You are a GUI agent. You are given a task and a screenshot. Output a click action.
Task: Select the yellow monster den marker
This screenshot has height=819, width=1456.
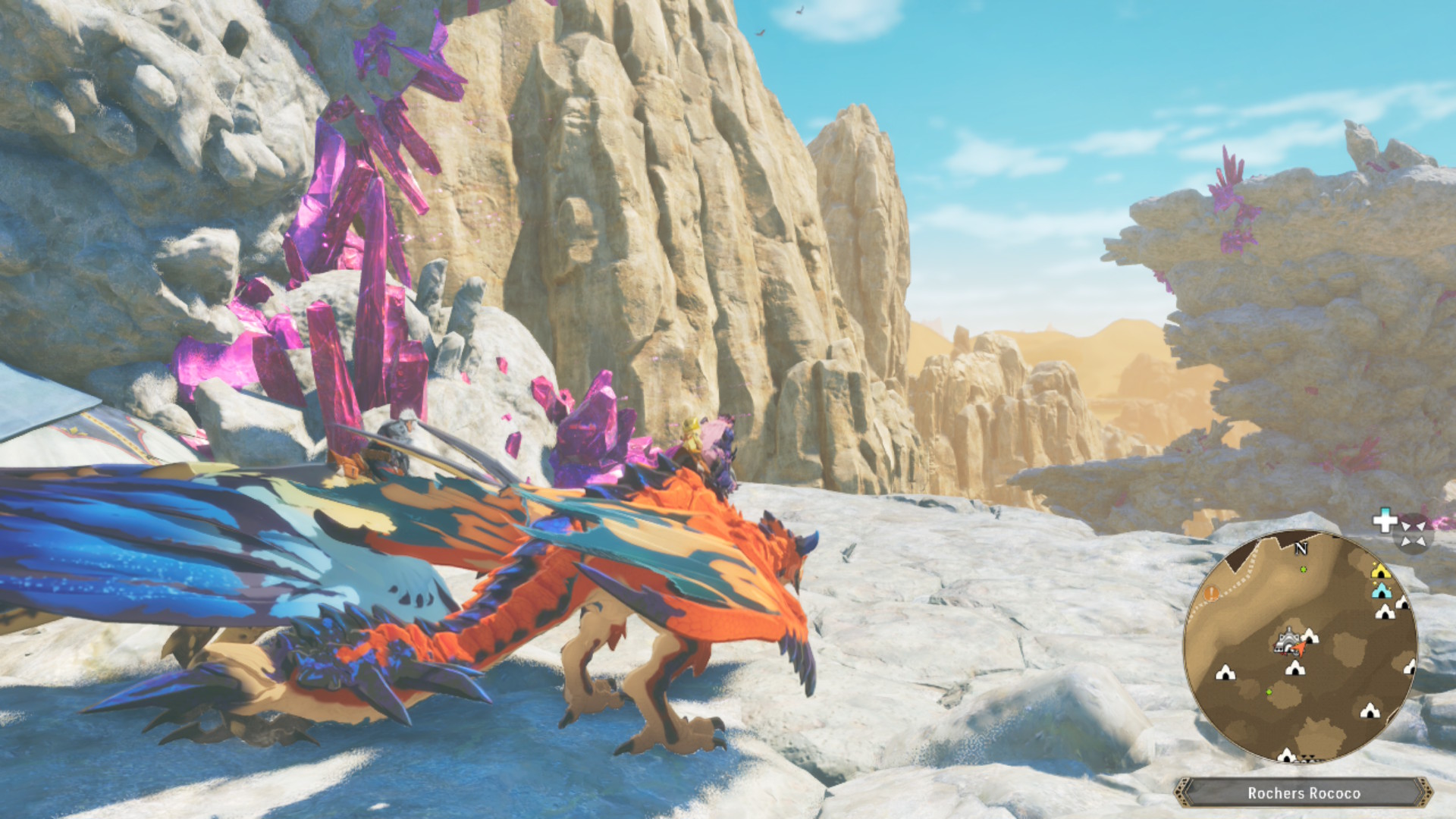tap(1380, 570)
